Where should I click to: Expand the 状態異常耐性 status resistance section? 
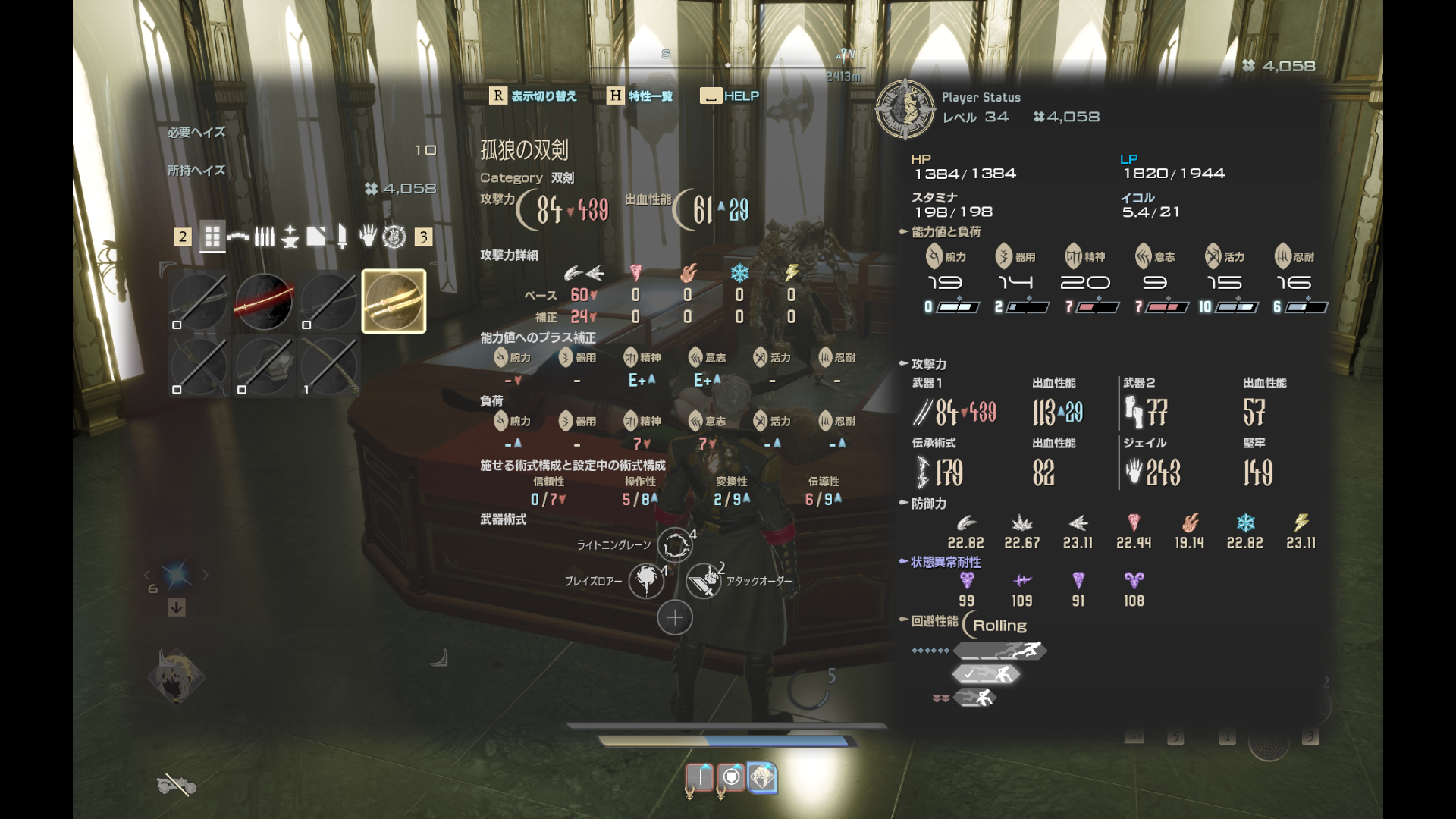coord(945,562)
